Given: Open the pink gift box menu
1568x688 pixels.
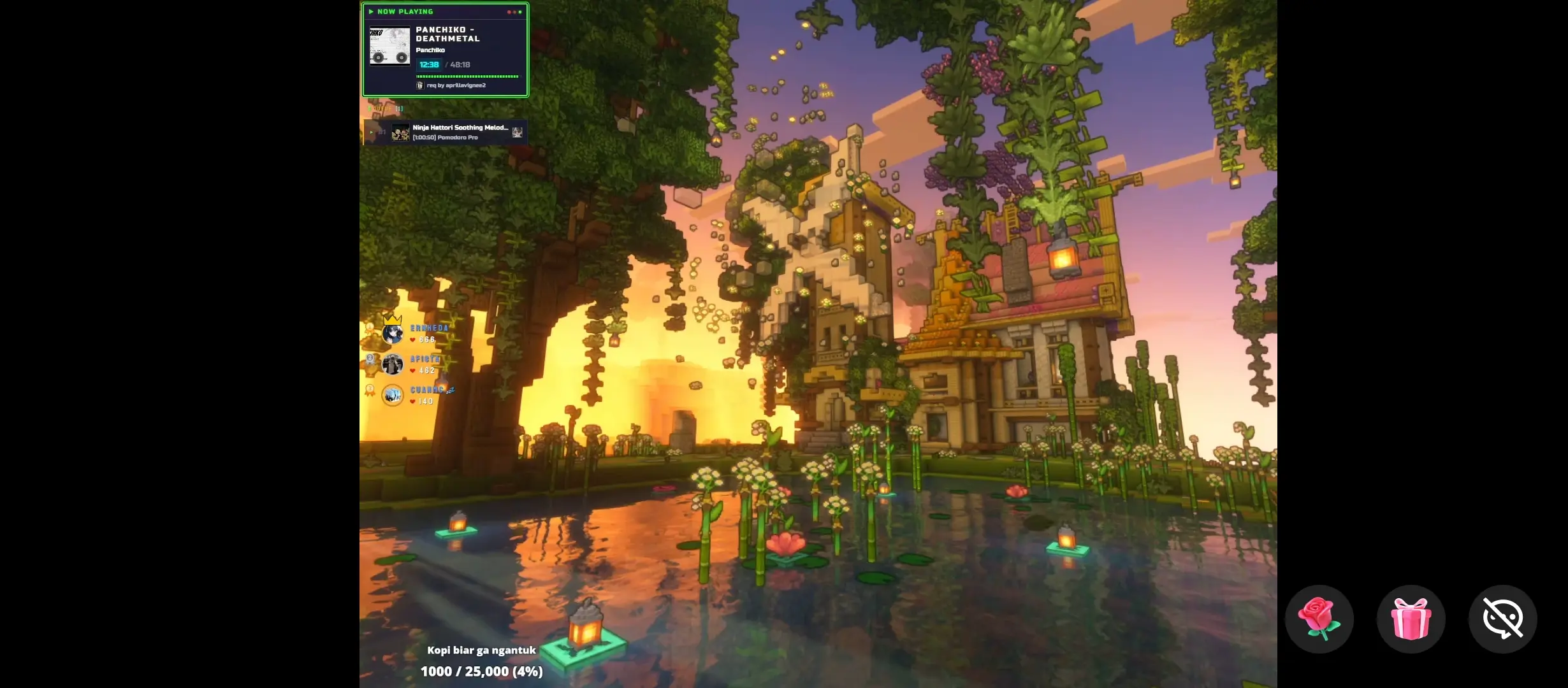Looking at the screenshot, I should [1411, 619].
